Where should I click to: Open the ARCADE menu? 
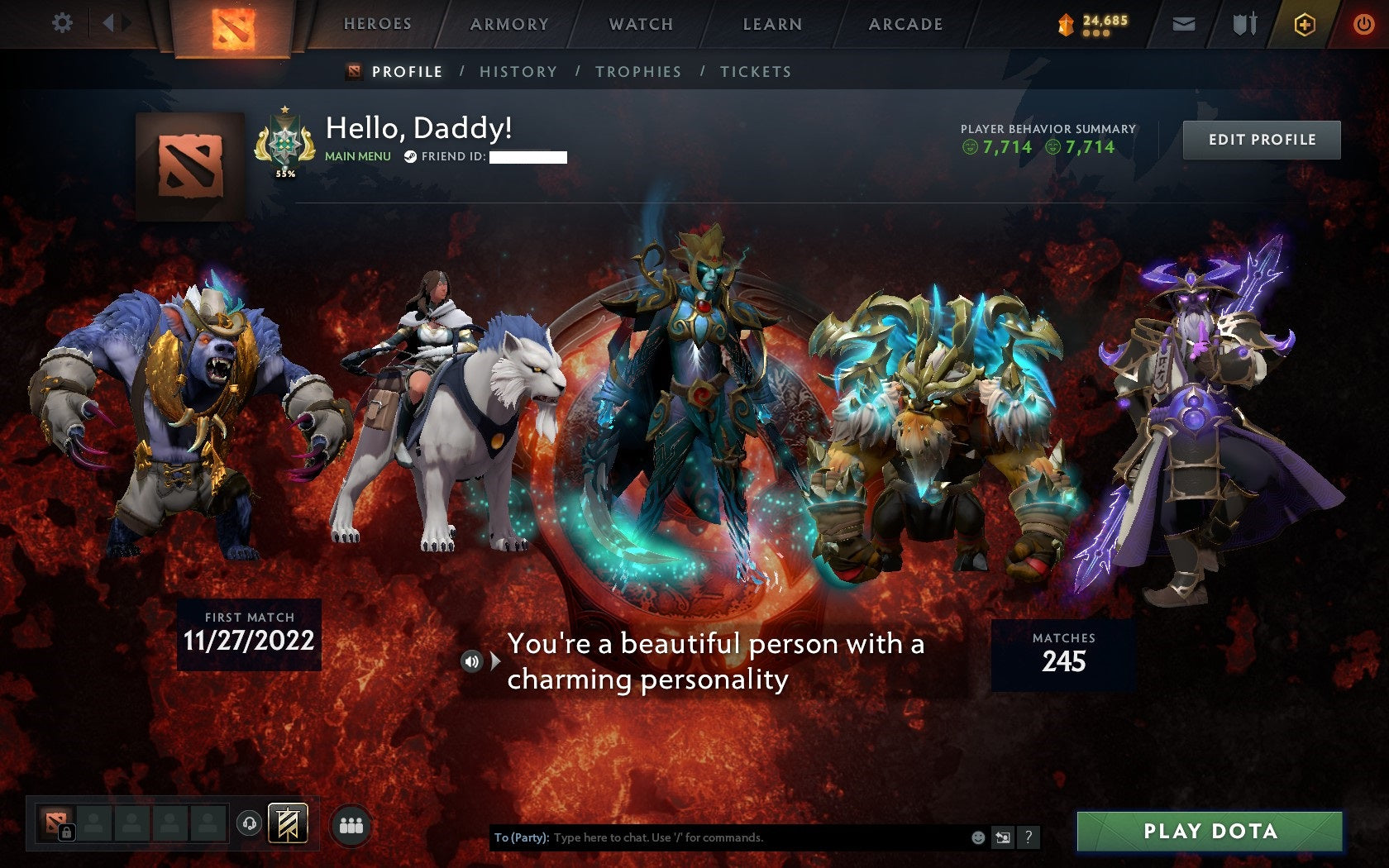click(x=905, y=24)
